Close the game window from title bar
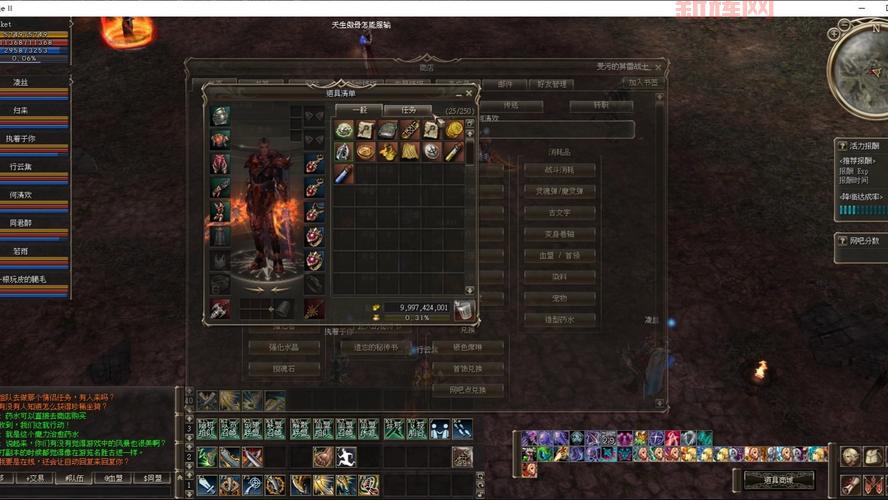 click(875, 7)
